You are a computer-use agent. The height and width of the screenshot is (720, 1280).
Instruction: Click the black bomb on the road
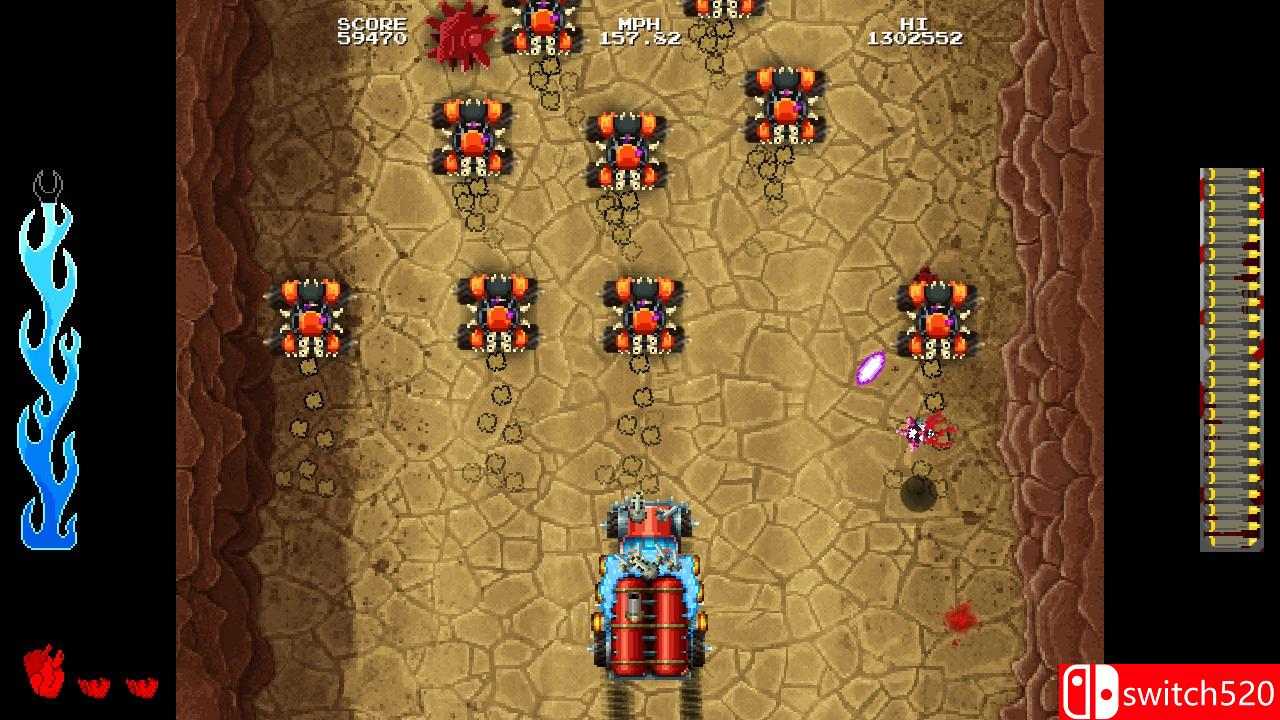(x=921, y=491)
